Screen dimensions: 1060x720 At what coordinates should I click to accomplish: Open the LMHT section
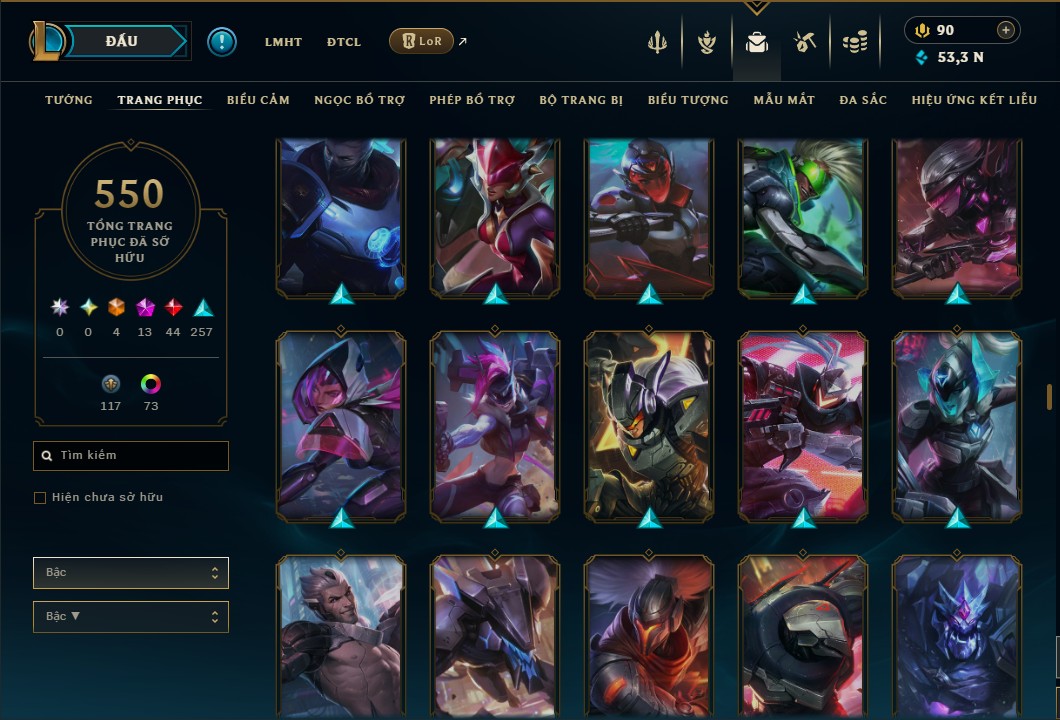[283, 42]
